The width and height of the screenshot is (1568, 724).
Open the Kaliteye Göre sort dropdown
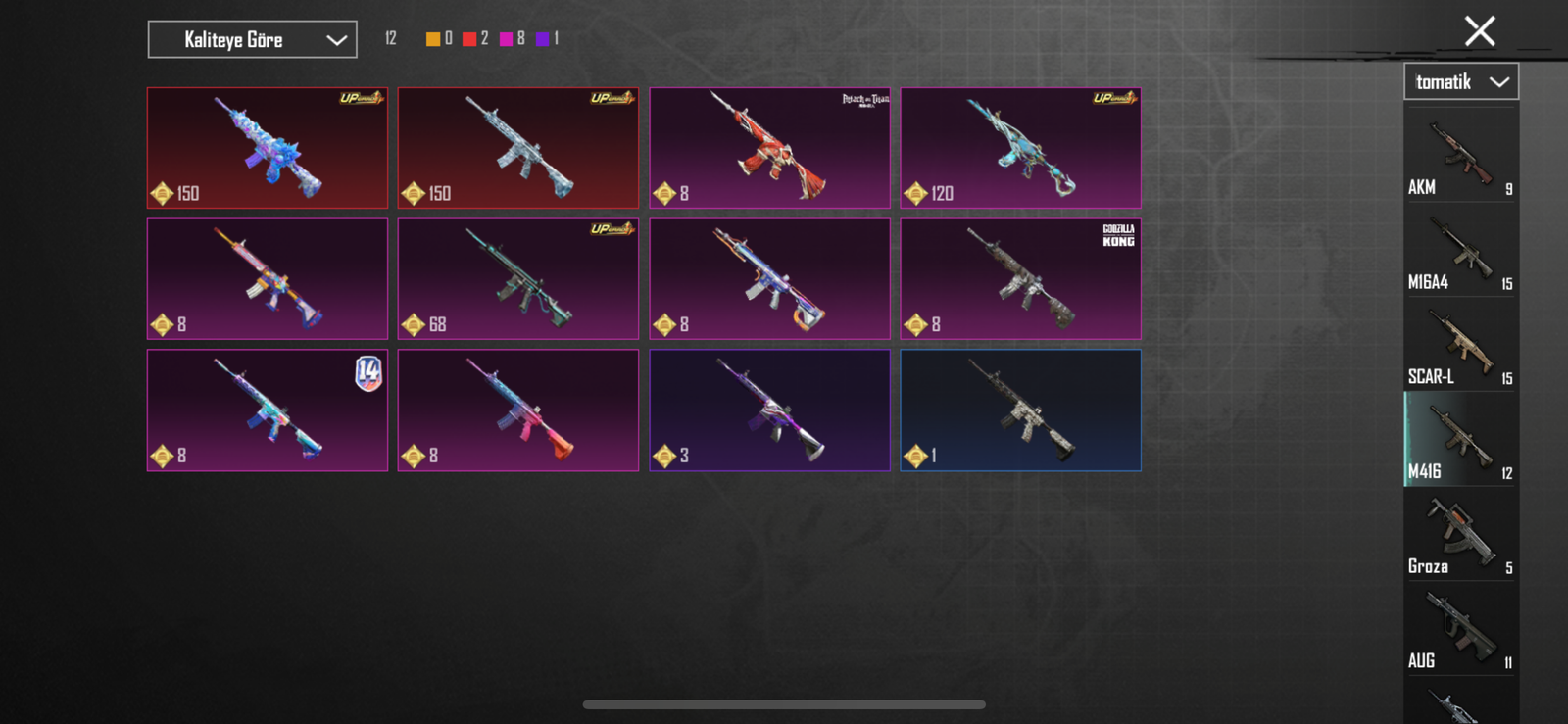coord(252,40)
